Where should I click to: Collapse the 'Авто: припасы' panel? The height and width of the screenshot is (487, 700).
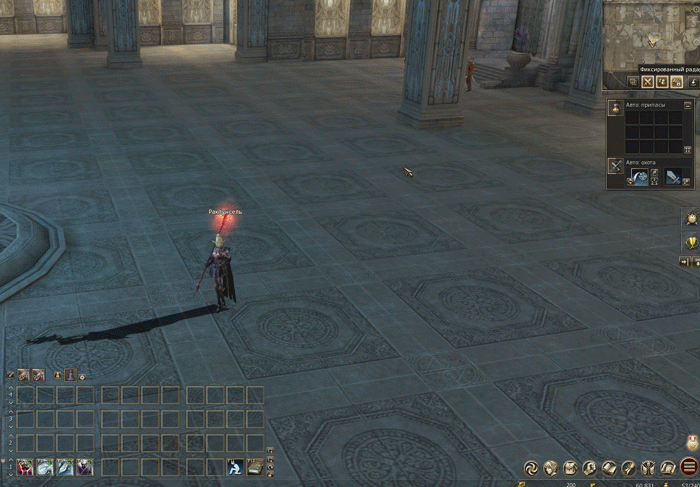(688, 104)
